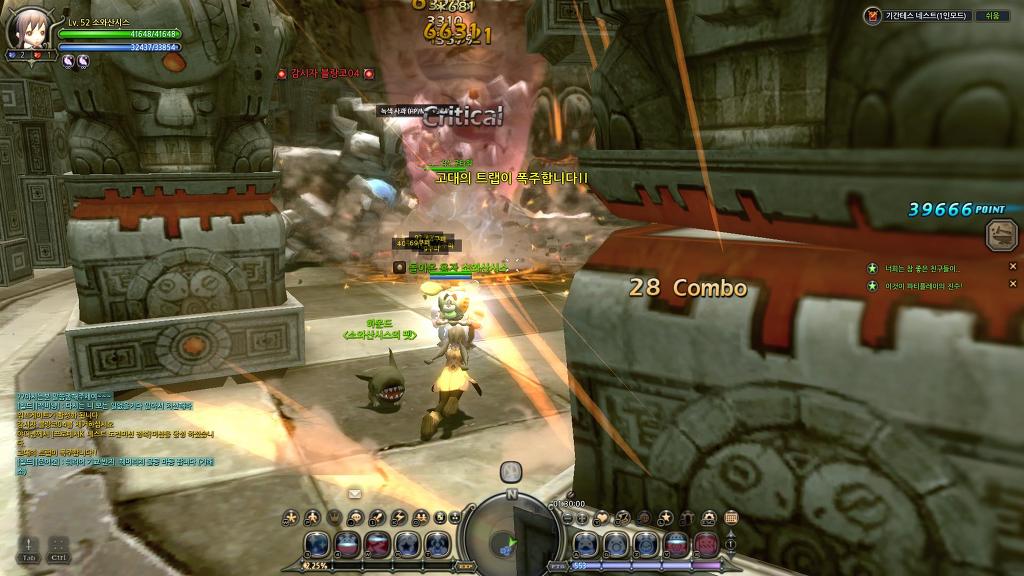Click the player character portrait

coord(24,31)
